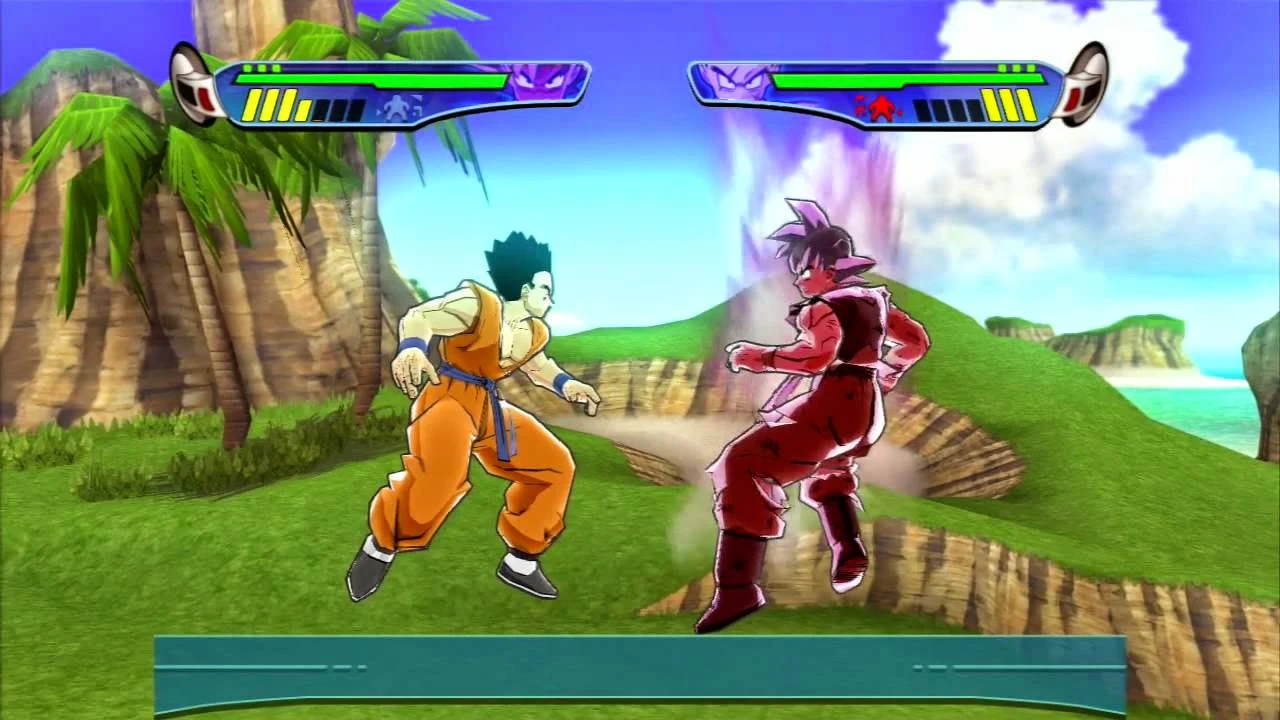Screen dimensions: 1280x720
Task: Select the right scouter emblem
Action: click(1085, 84)
